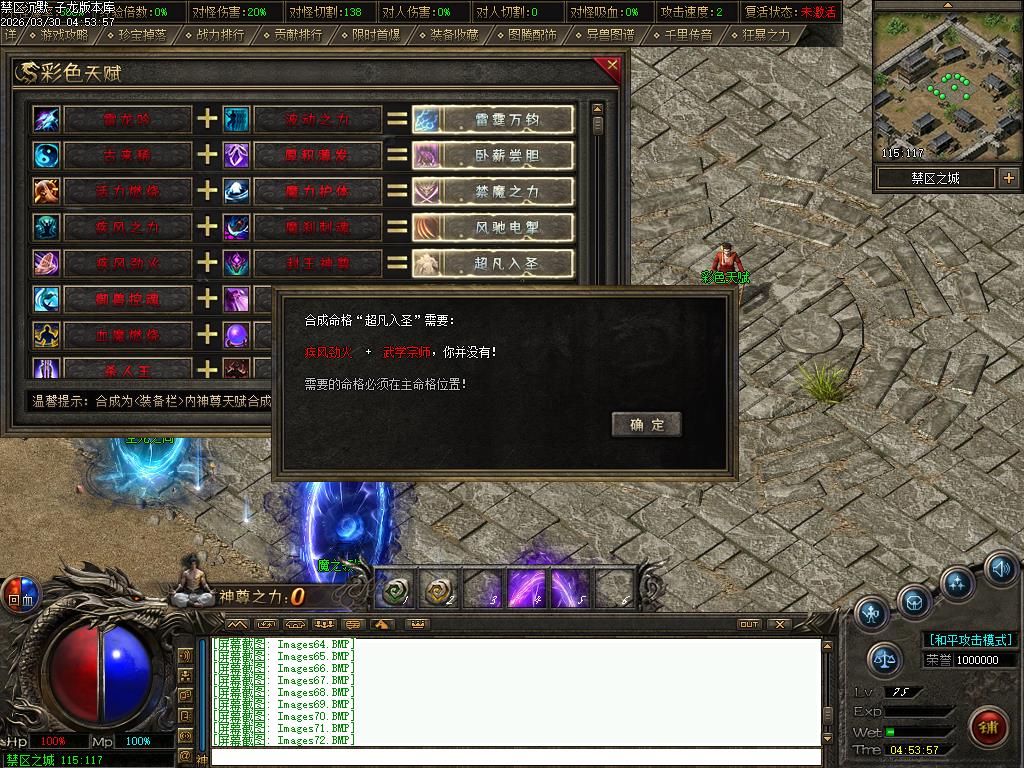Close the 彩色天赋 talent window
Image resolution: width=1024 pixels, height=768 pixels.
point(612,66)
